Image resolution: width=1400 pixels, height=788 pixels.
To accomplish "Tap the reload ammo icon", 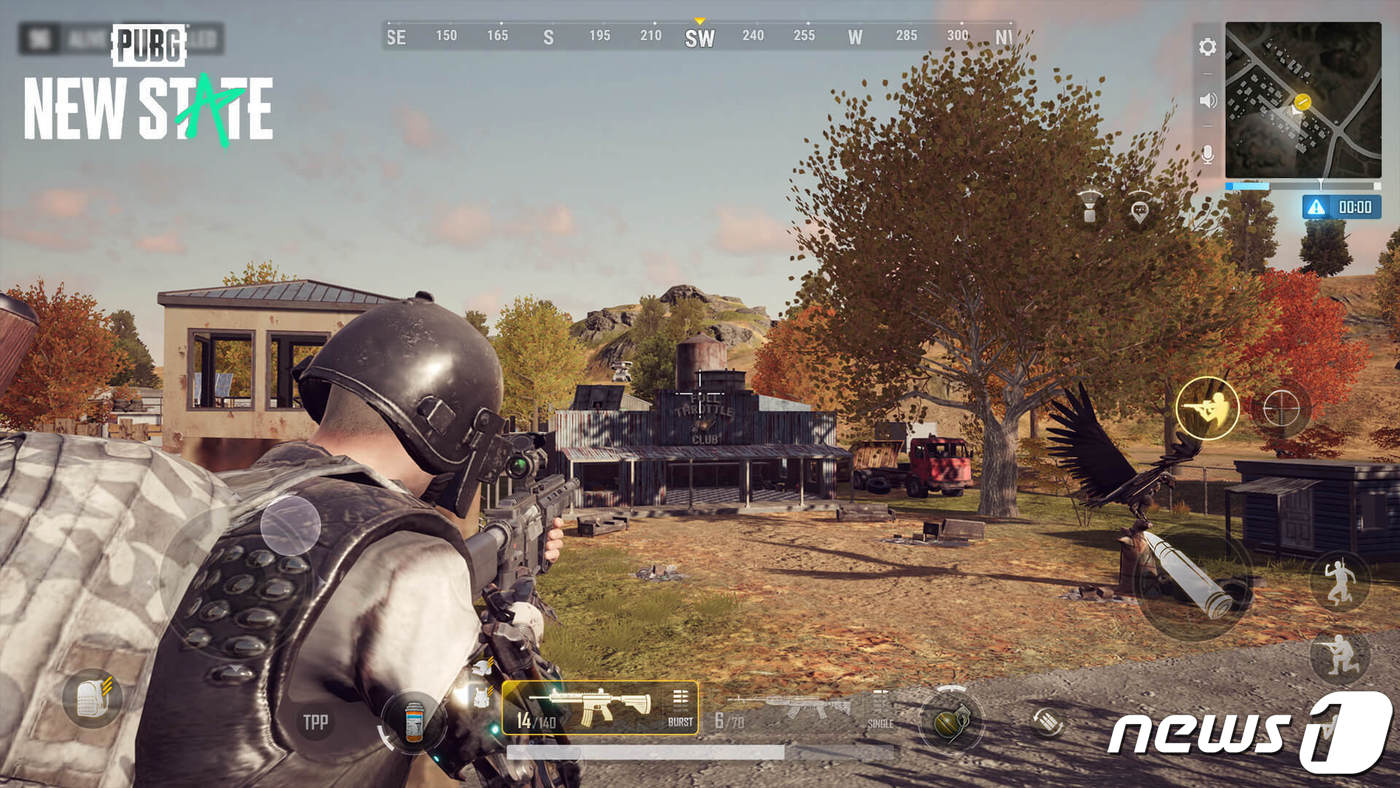I will point(1046,722).
